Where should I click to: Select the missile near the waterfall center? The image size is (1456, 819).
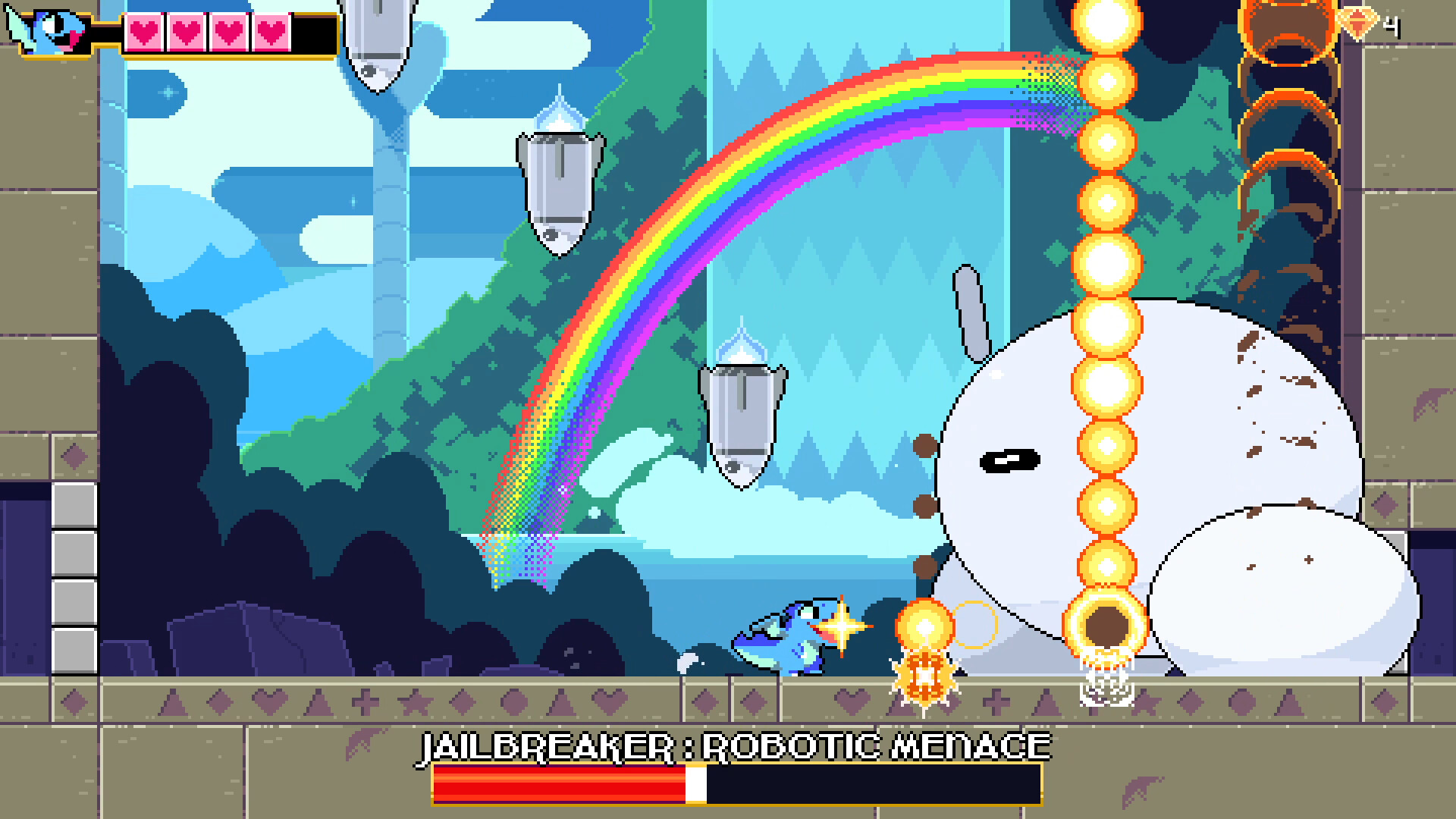(739, 417)
